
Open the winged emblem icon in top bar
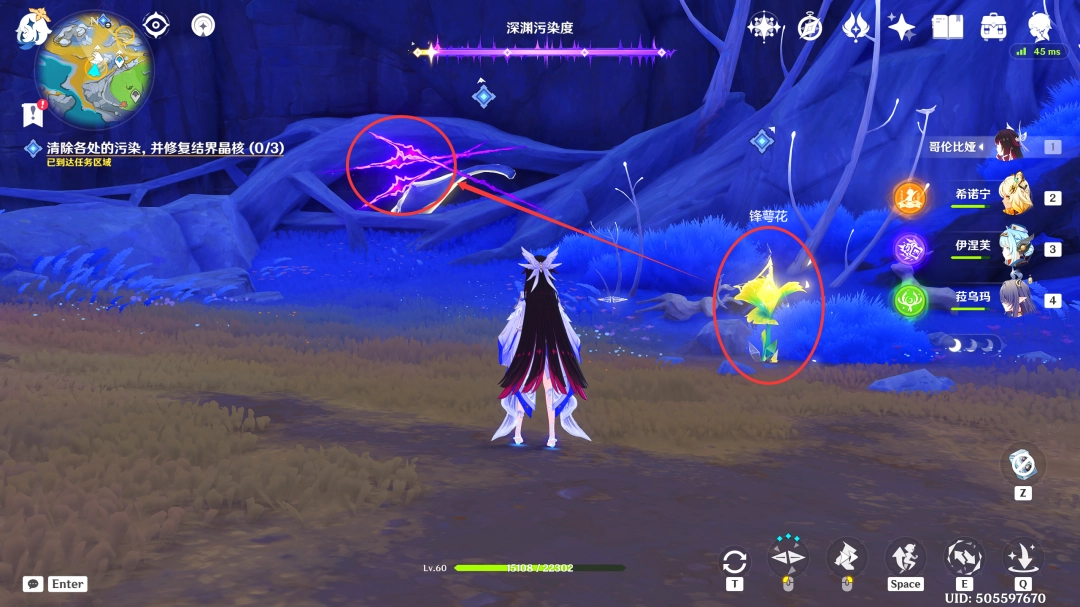[855, 27]
